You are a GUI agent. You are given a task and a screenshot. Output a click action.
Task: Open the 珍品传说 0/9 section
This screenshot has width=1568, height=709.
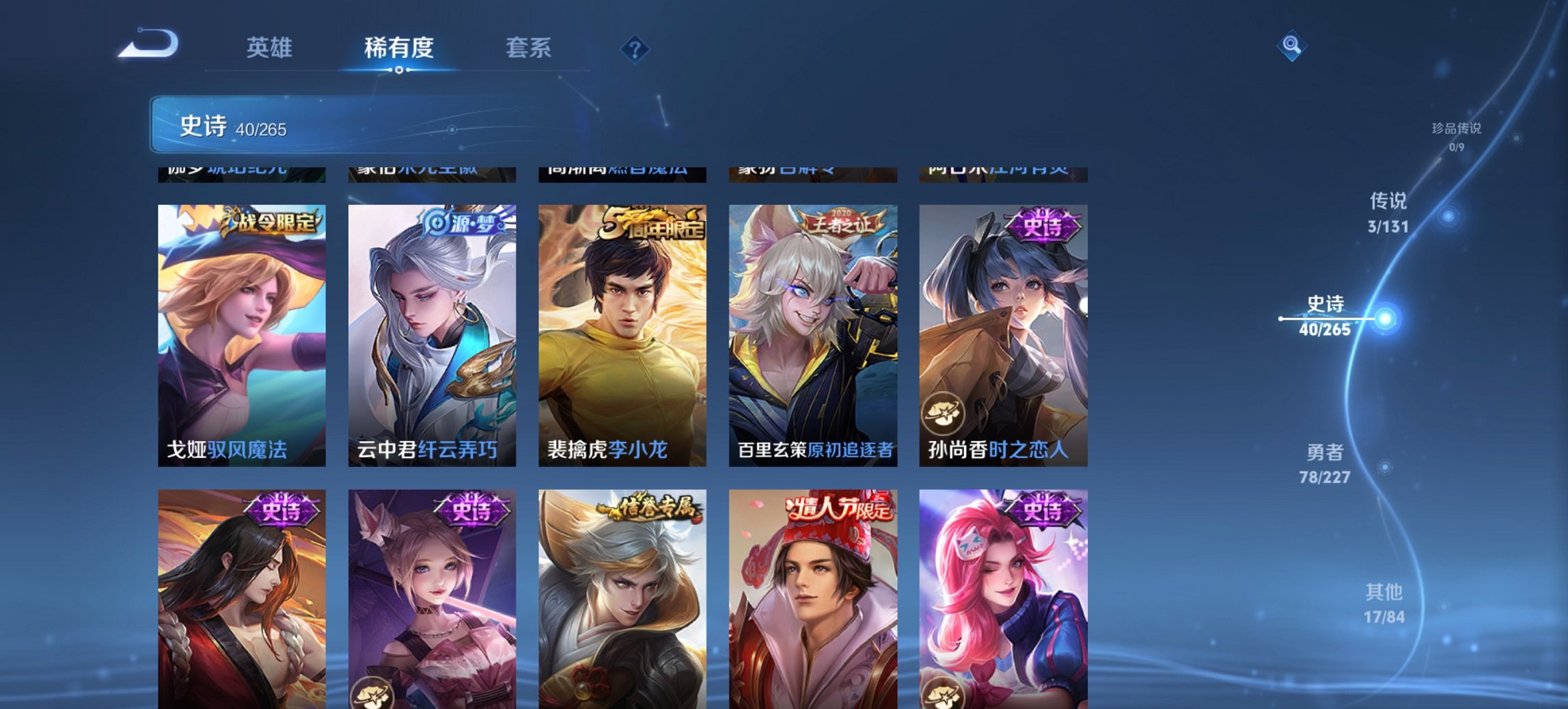[1457, 133]
